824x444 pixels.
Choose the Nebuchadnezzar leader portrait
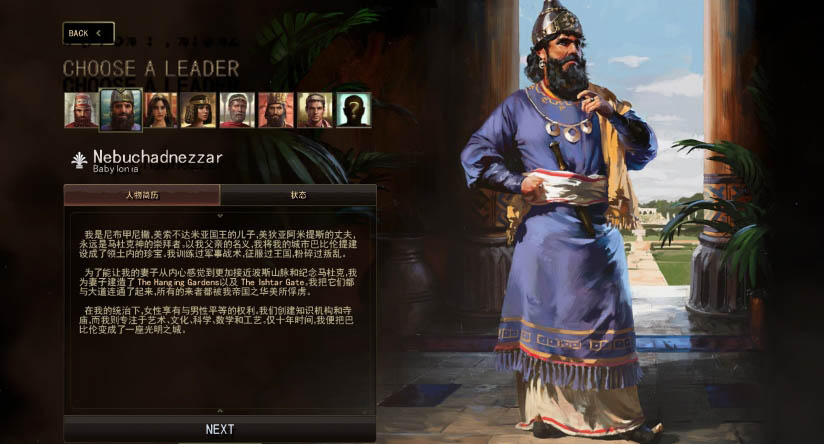pos(121,110)
